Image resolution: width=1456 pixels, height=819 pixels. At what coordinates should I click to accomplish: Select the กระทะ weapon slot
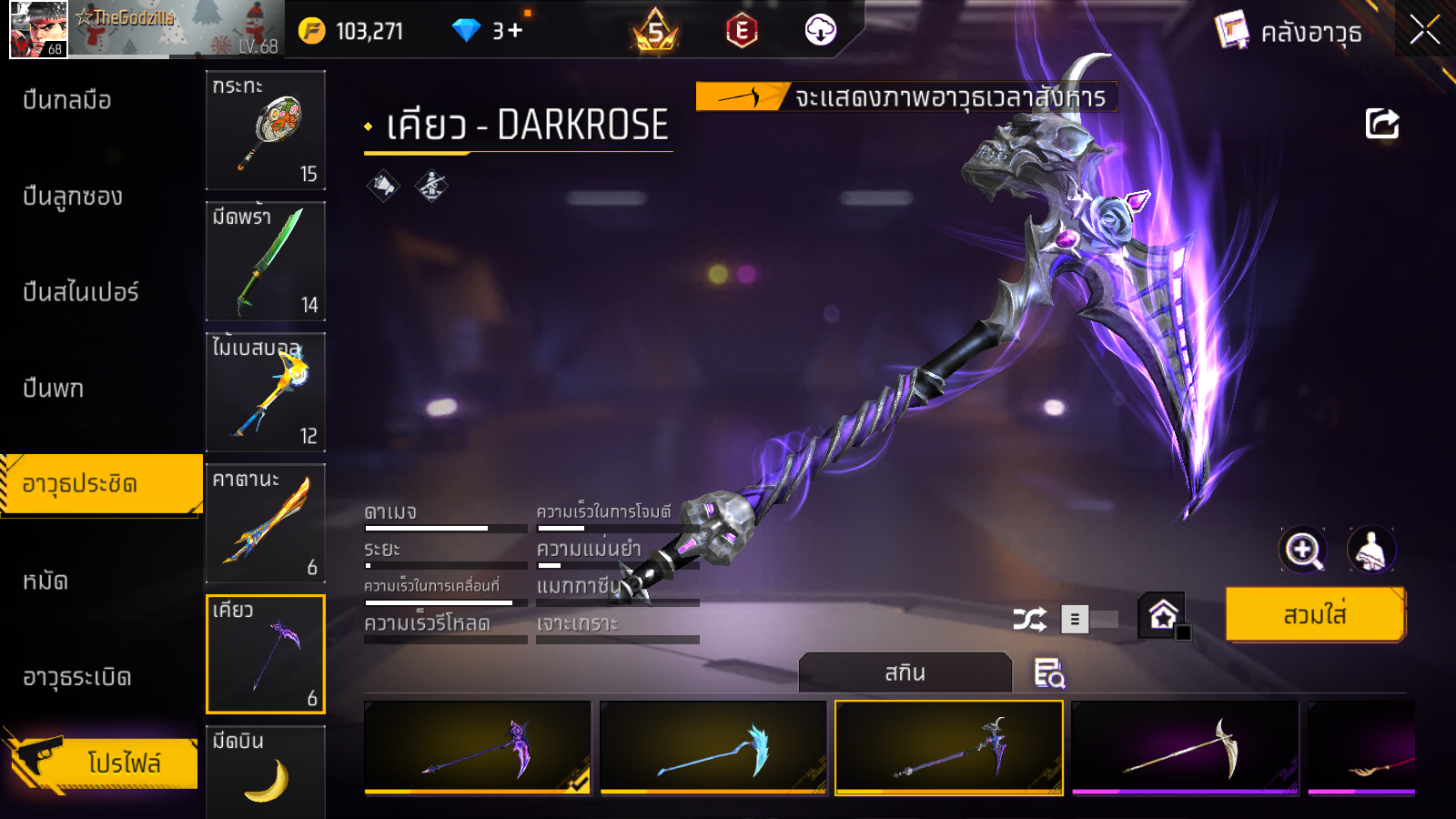(266, 130)
